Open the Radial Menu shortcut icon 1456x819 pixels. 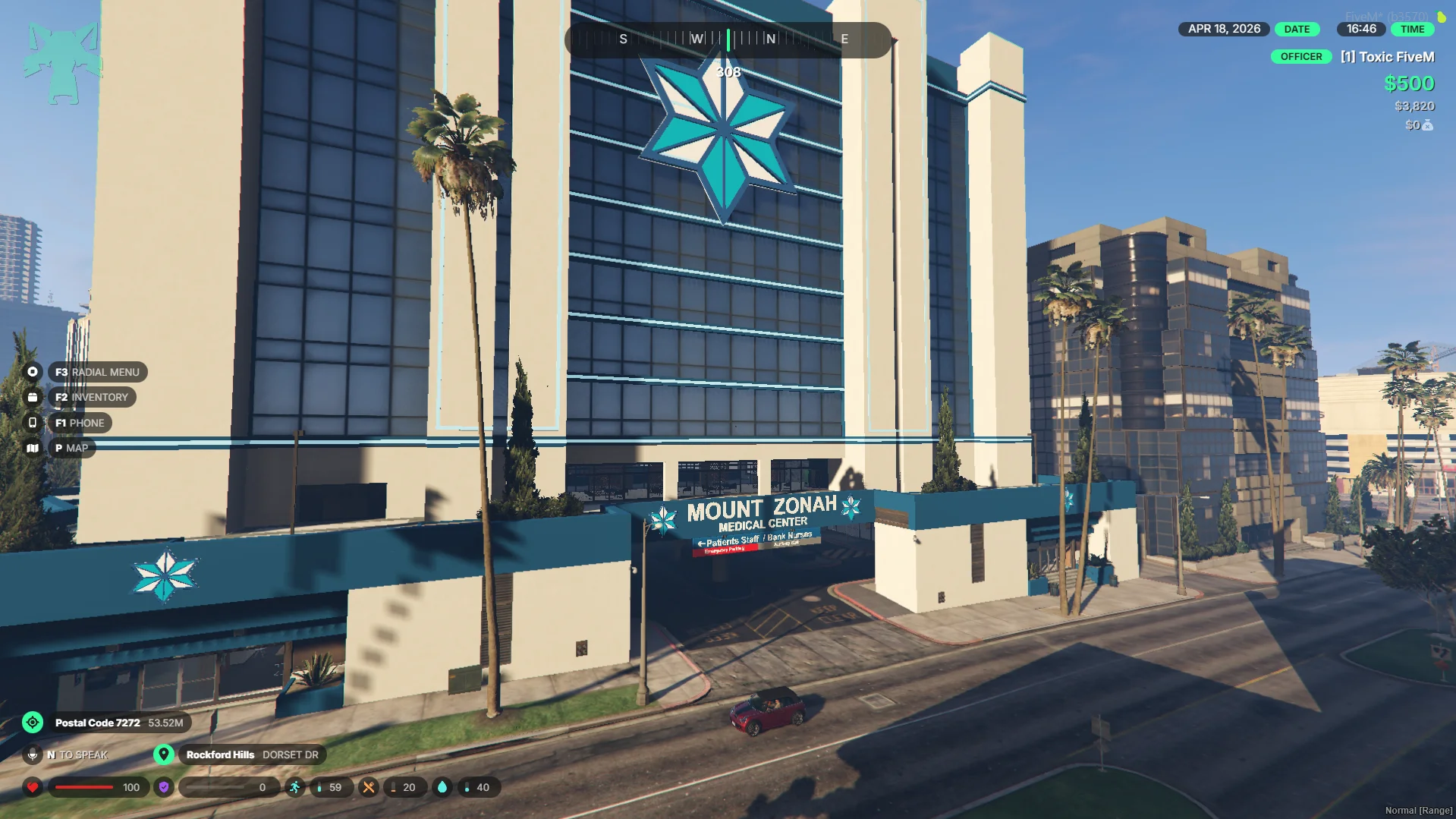[33, 372]
